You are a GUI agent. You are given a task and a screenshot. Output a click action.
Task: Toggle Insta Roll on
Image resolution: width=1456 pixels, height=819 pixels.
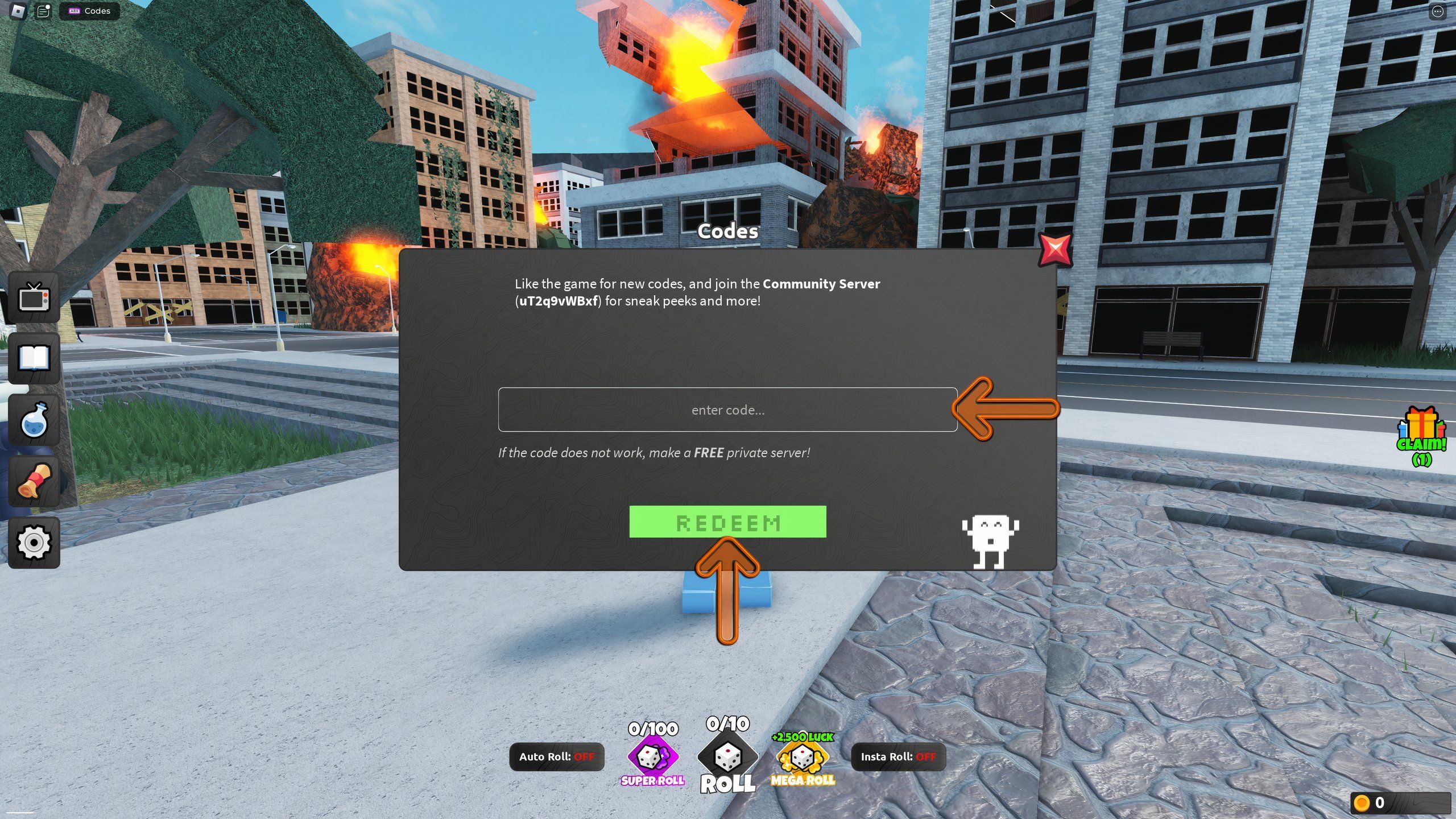[x=899, y=756]
